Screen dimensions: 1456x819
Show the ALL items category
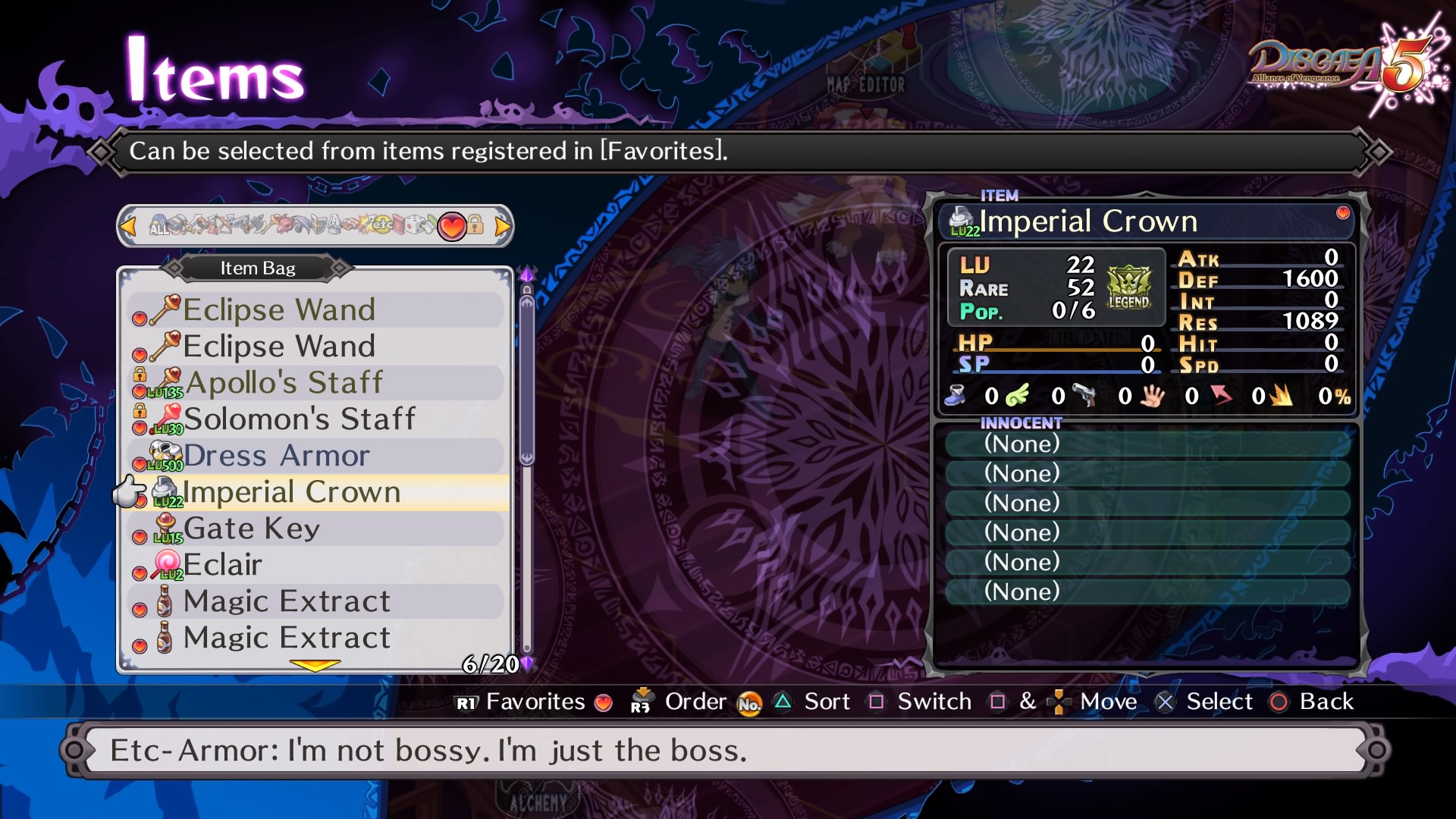coord(158,226)
